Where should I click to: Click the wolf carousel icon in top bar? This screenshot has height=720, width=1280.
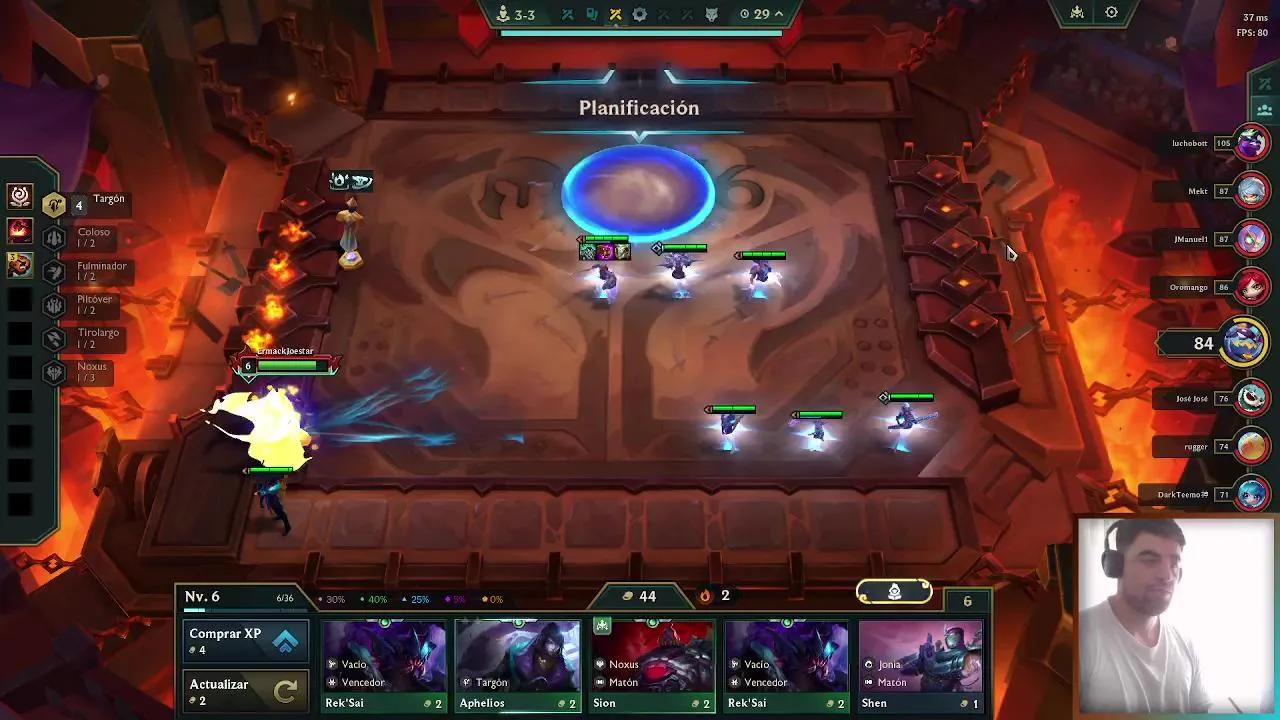tap(712, 14)
